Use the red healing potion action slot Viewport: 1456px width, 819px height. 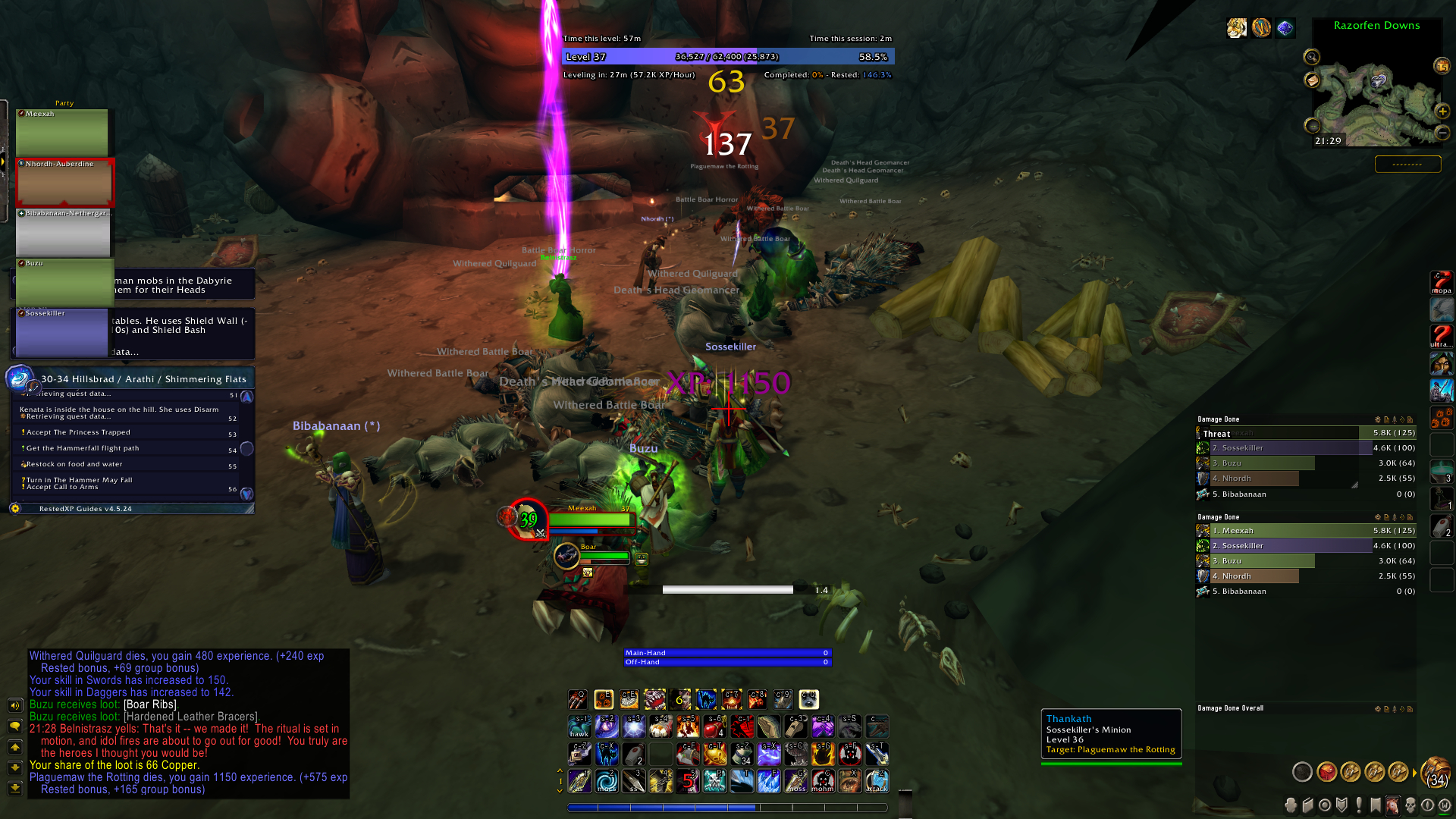pos(714,726)
